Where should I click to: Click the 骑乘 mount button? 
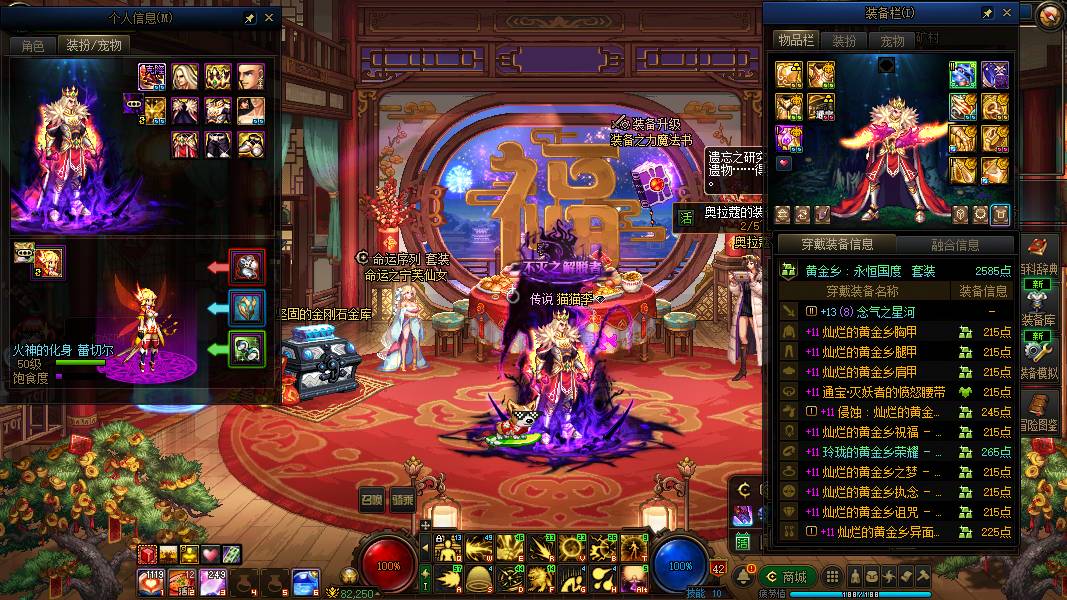tap(403, 498)
